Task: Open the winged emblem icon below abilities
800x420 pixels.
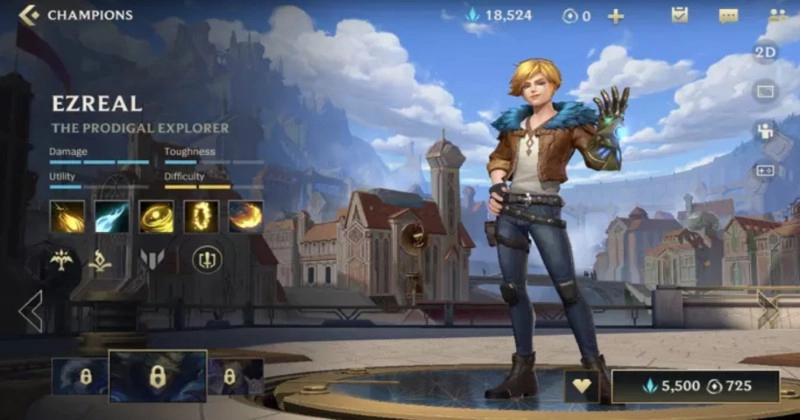Action: click(x=61, y=261)
